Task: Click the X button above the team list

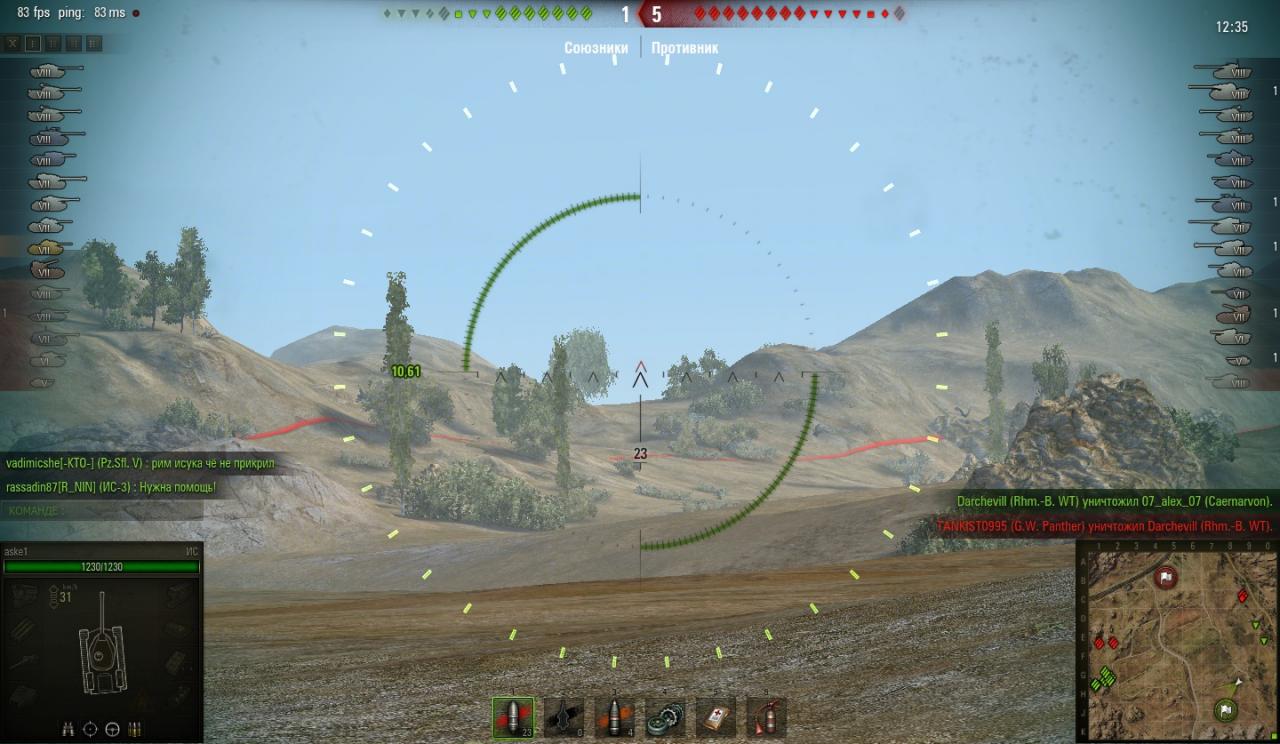Action: tap(12, 43)
